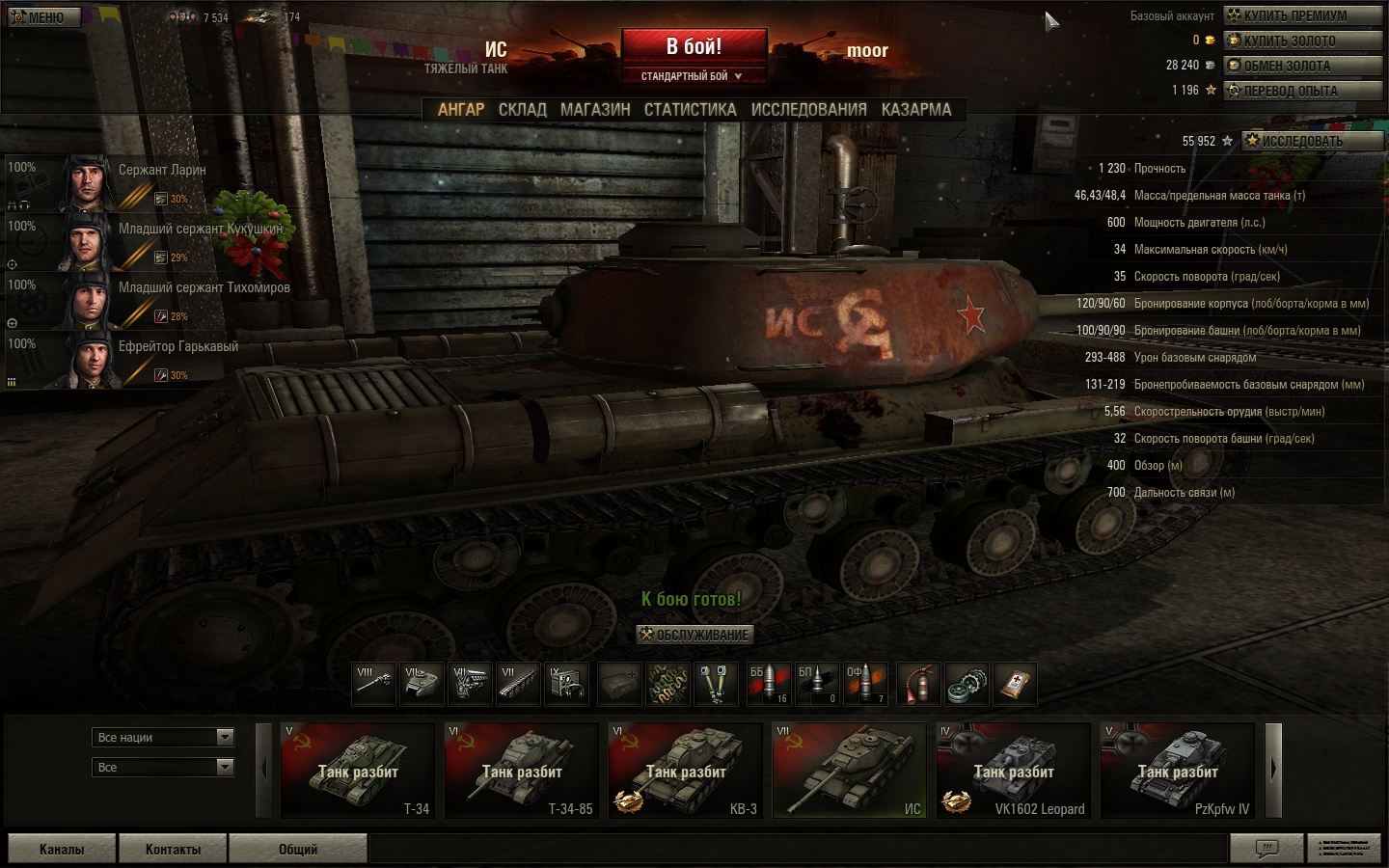The image size is (1389, 868).
Task: Select the Т-34-85 tank in carousel
Action: (x=522, y=771)
